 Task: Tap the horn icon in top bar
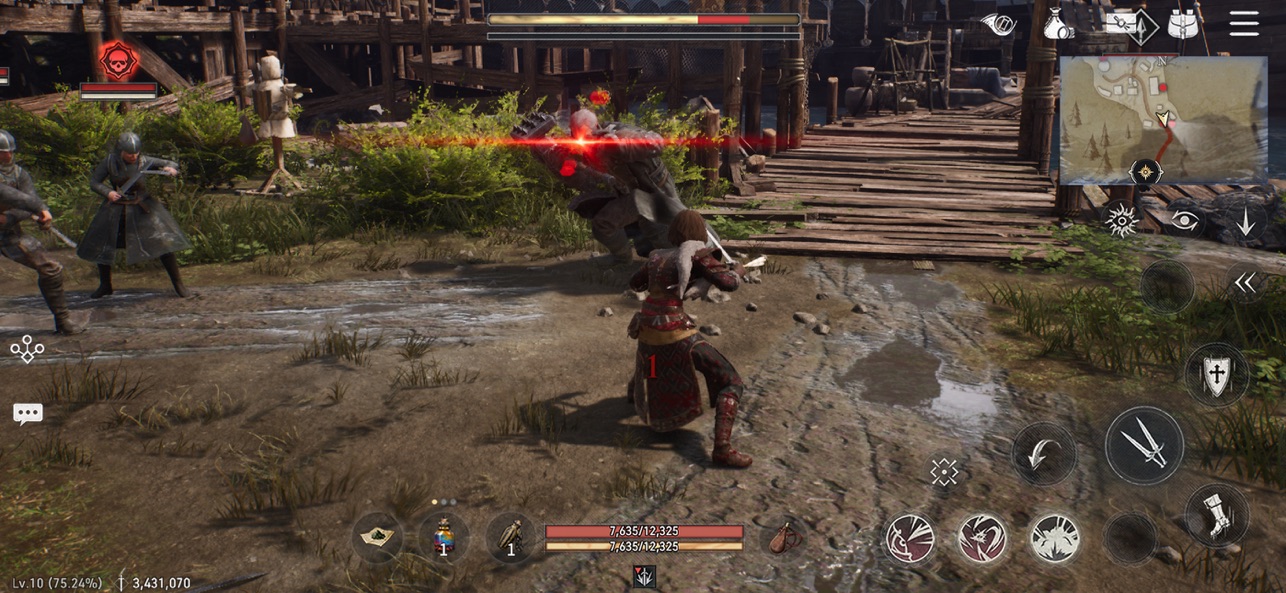point(997,23)
